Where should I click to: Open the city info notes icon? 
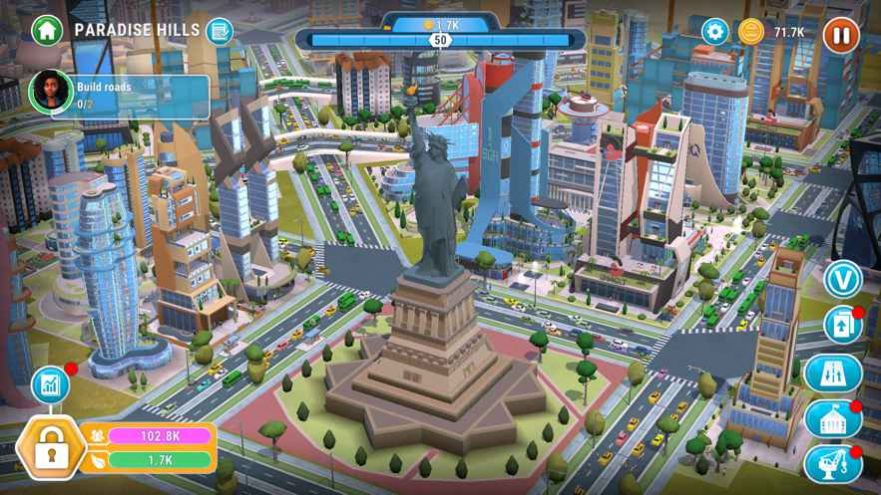219,31
